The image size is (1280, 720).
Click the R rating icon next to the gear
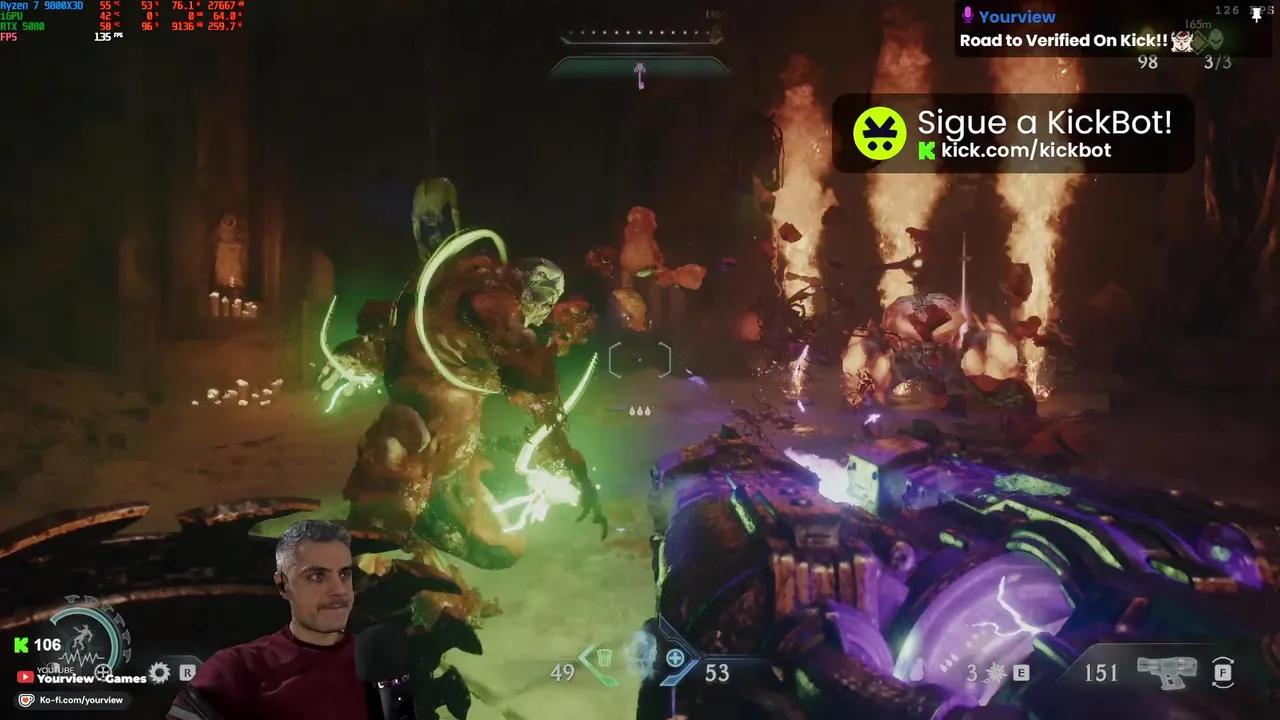click(187, 674)
